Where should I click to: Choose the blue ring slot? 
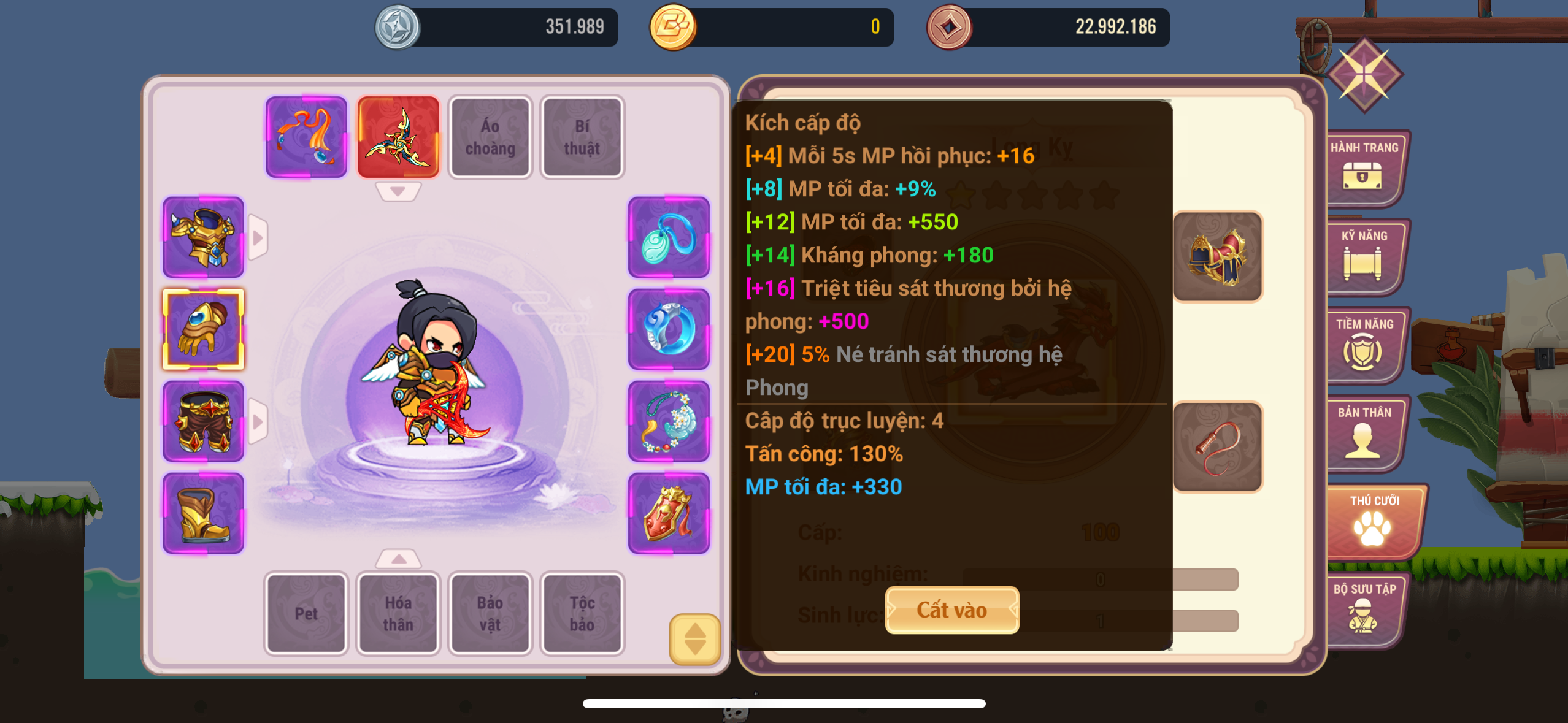point(669,330)
